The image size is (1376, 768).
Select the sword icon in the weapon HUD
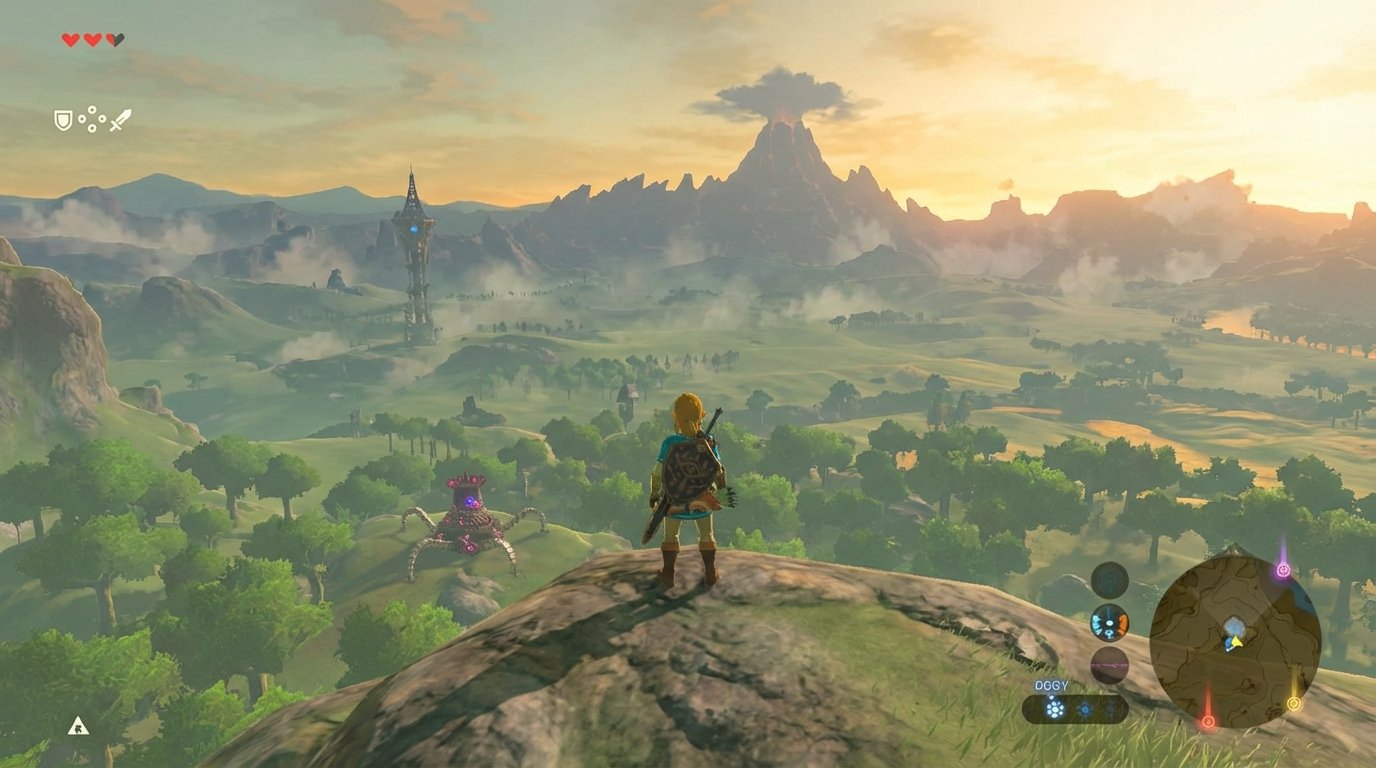pos(122,119)
